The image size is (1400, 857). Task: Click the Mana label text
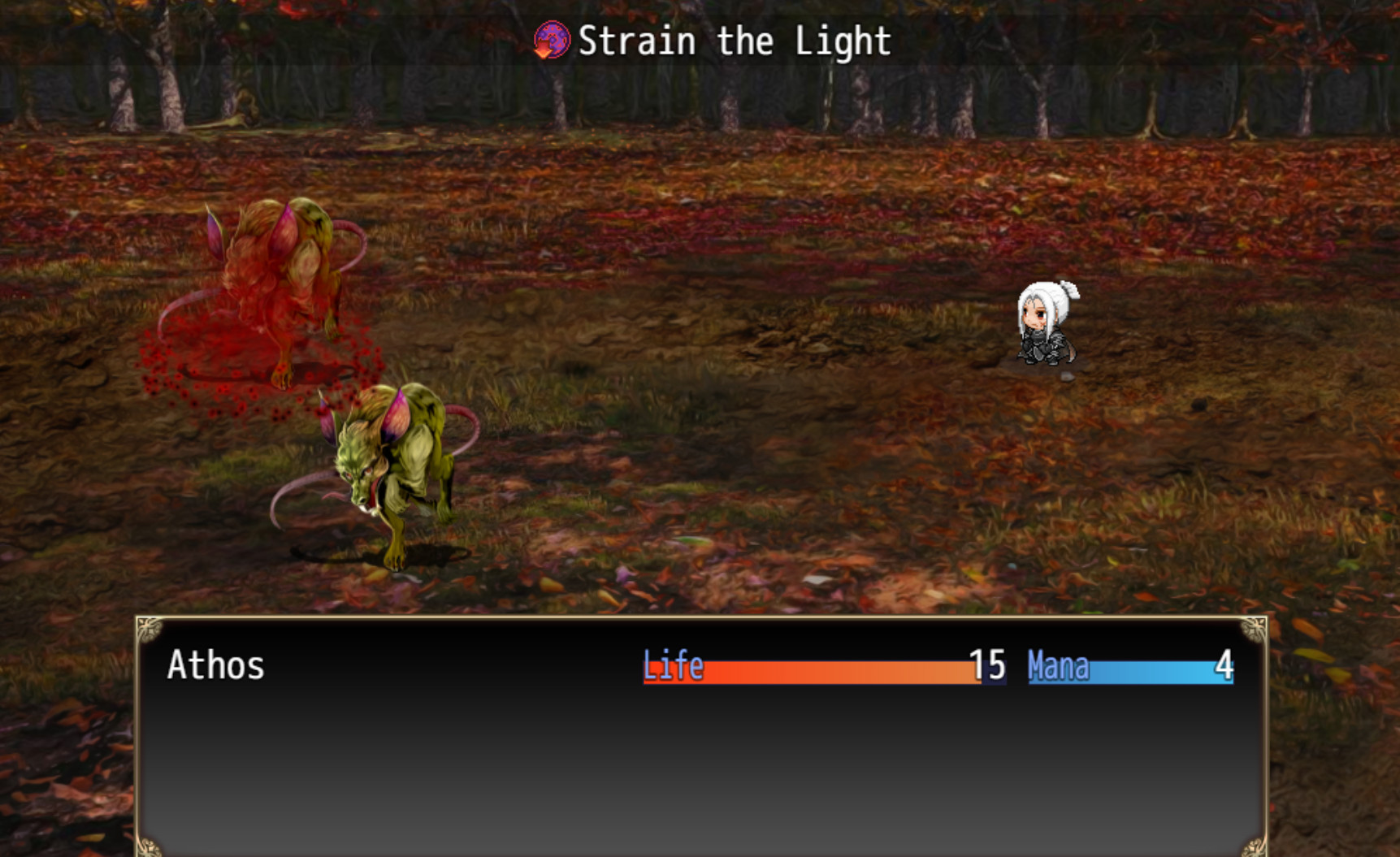(x=1057, y=667)
